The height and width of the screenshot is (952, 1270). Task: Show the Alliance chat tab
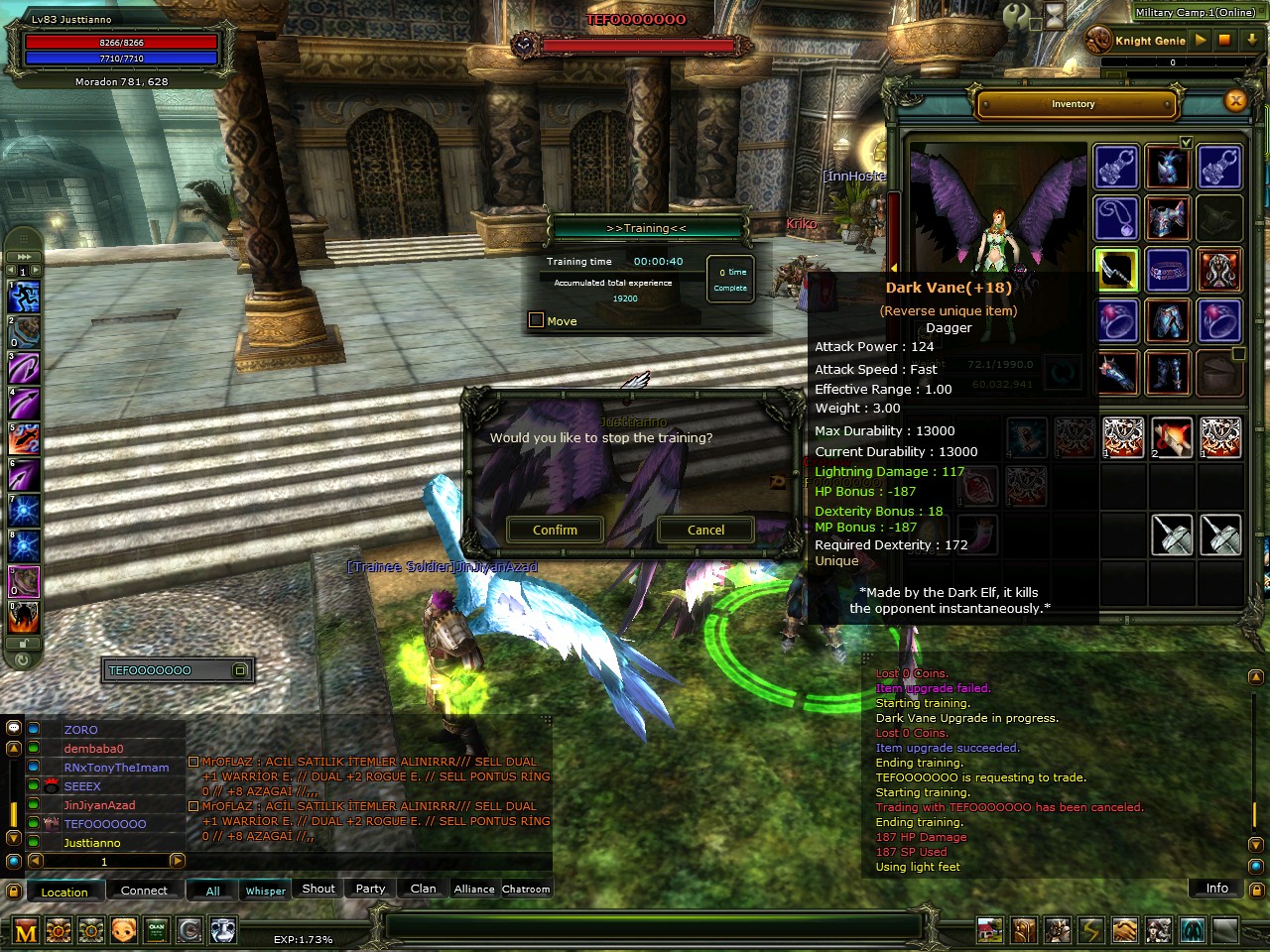coord(474,889)
